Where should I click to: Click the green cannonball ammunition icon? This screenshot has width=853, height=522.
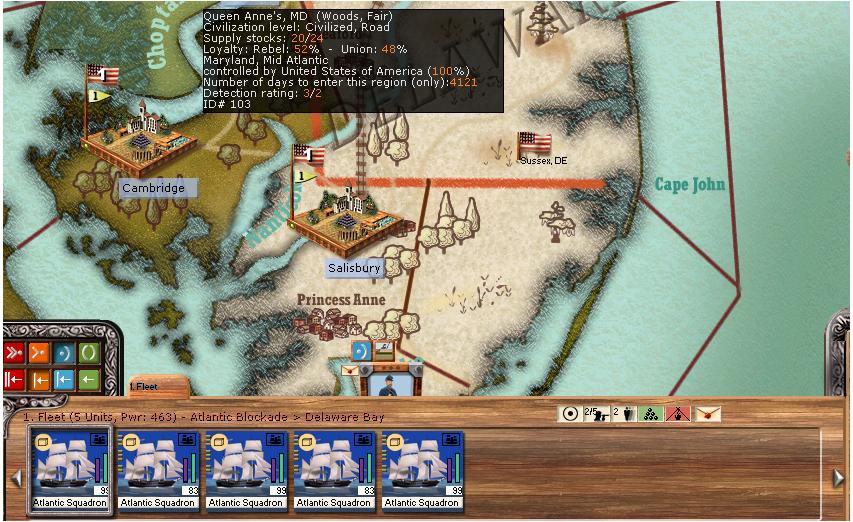(648, 414)
